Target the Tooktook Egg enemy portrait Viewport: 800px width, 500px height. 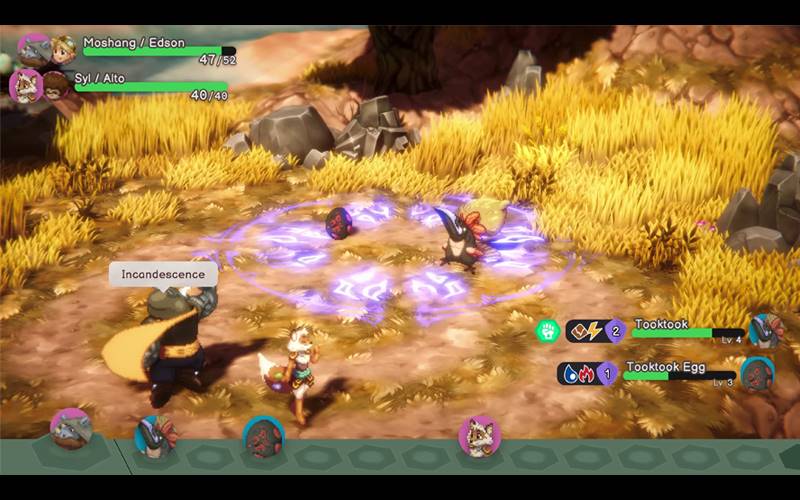(x=757, y=374)
